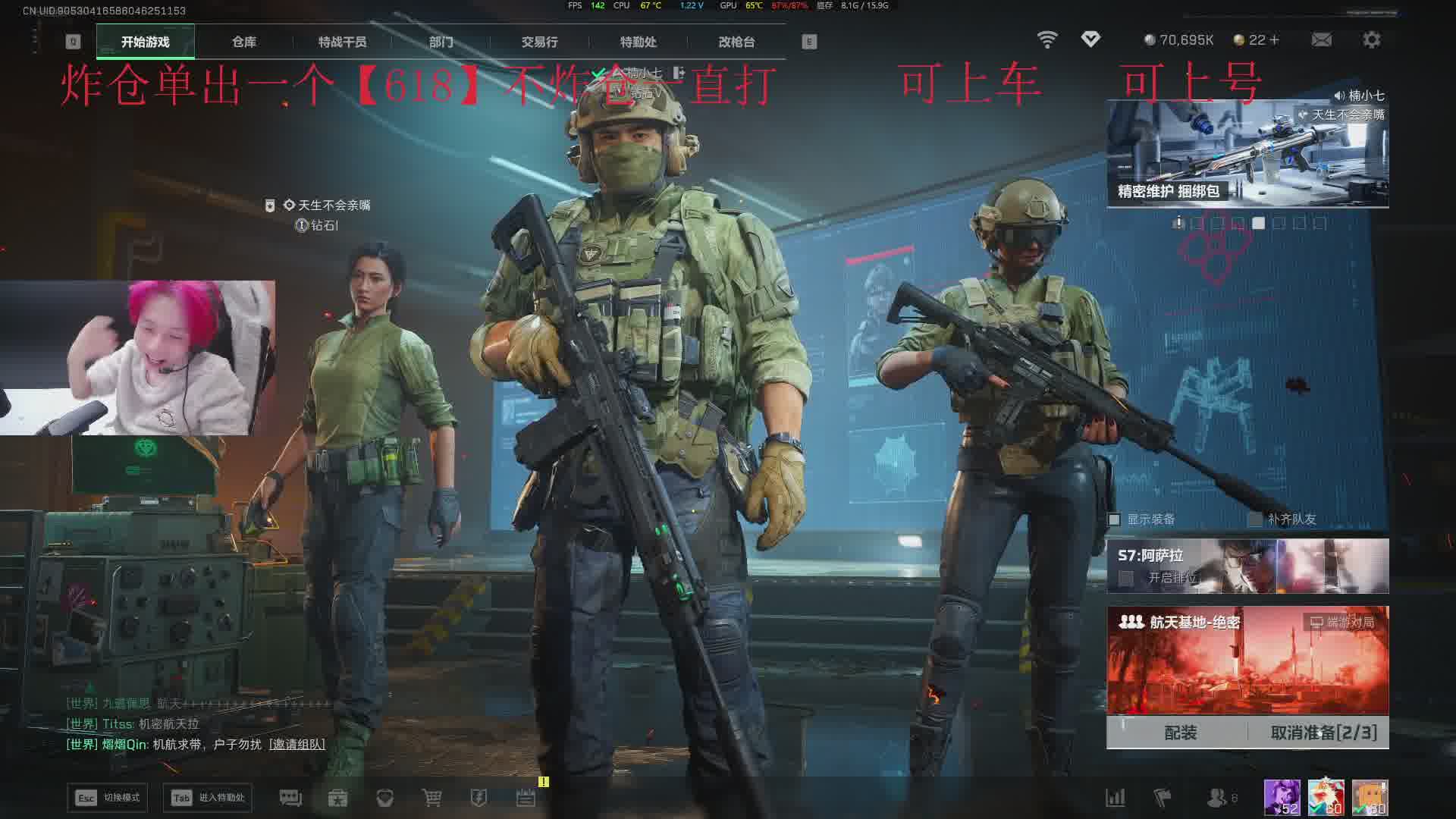The height and width of the screenshot is (819, 1456).
Task: Select the 特战干员 operators tab
Action: pyautogui.click(x=342, y=42)
